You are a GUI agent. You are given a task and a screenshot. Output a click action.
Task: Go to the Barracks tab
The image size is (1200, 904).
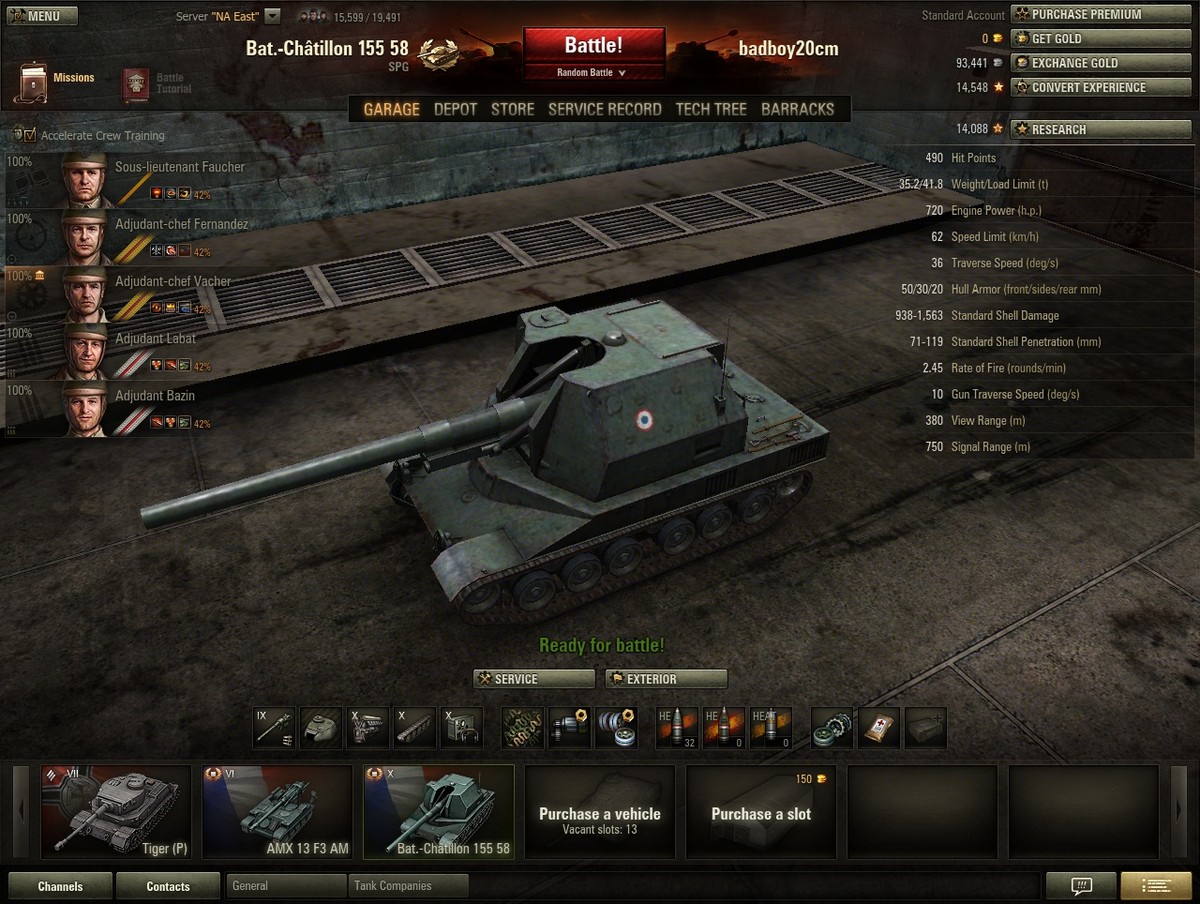point(797,109)
